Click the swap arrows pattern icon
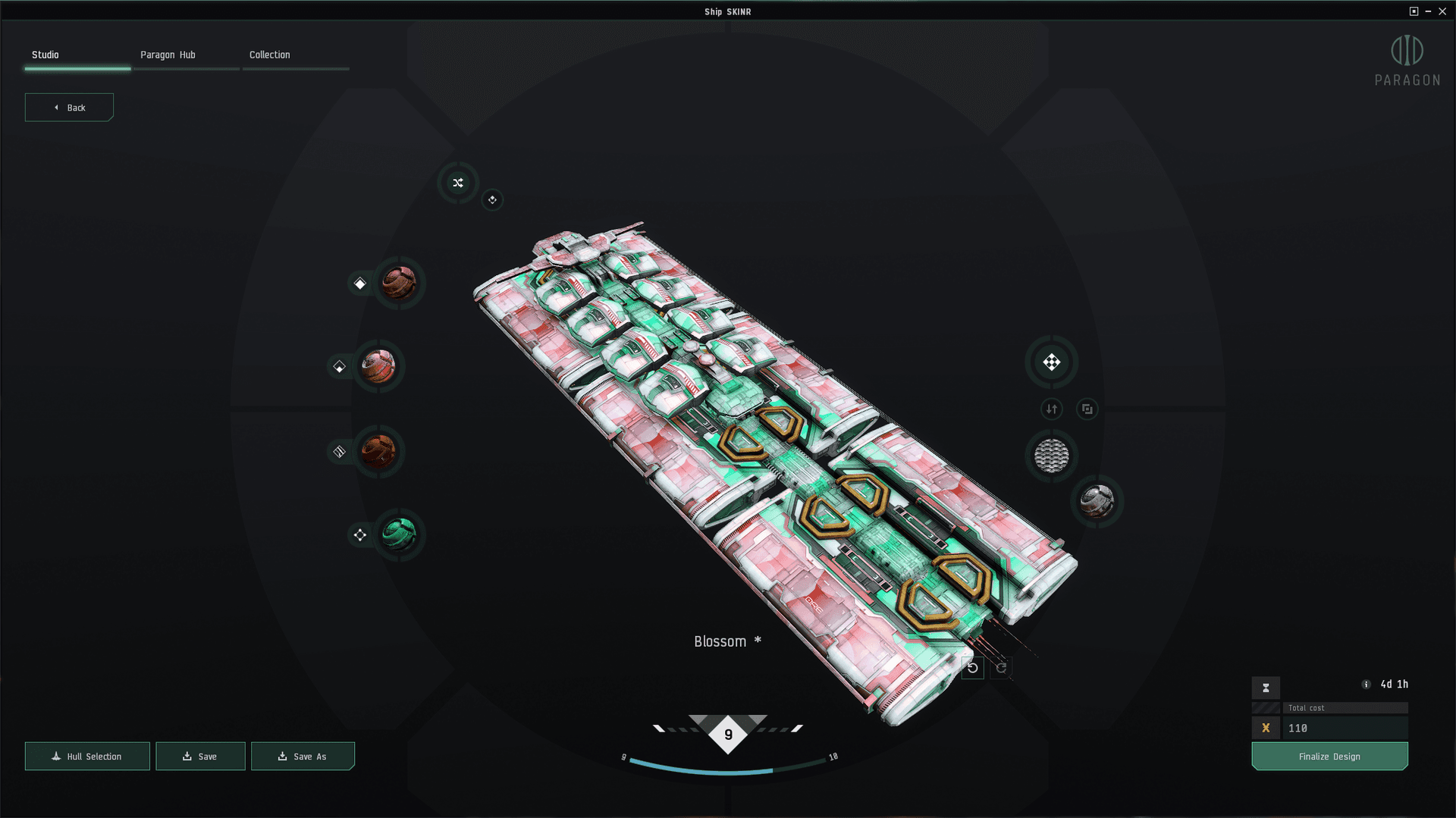 pos(1051,409)
